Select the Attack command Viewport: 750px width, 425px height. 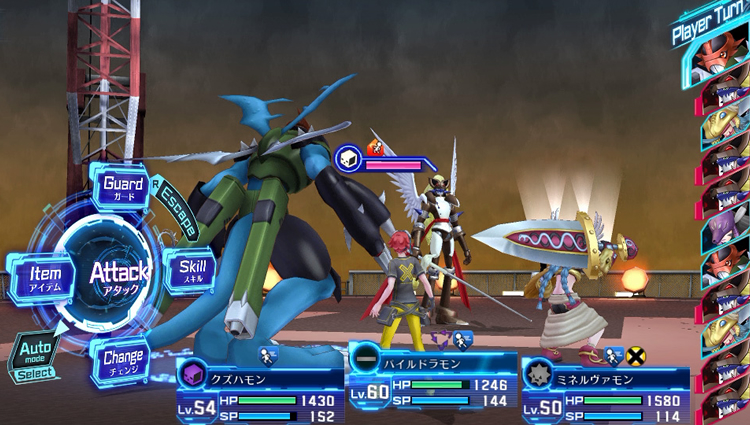click(x=118, y=274)
